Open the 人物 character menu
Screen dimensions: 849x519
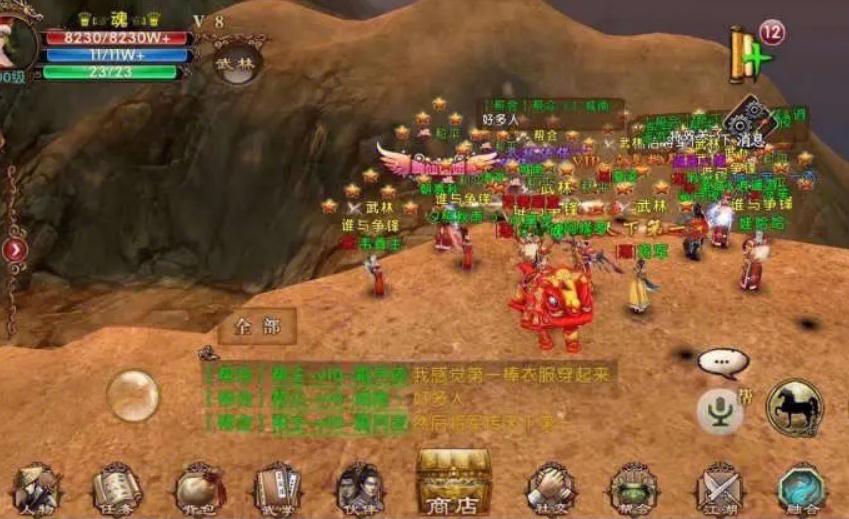click(x=35, y=488)
